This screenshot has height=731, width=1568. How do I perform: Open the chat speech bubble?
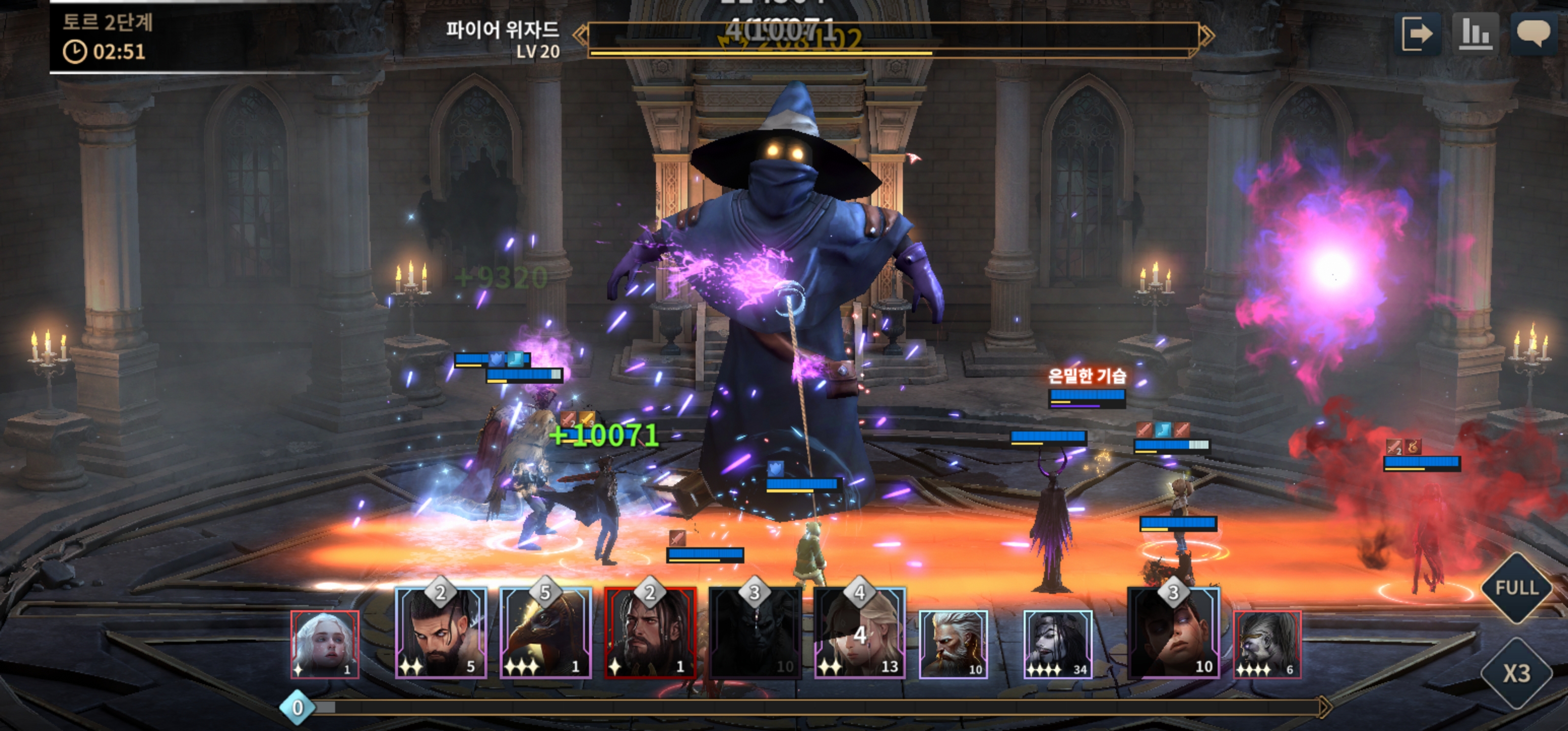pos(1532,34)
